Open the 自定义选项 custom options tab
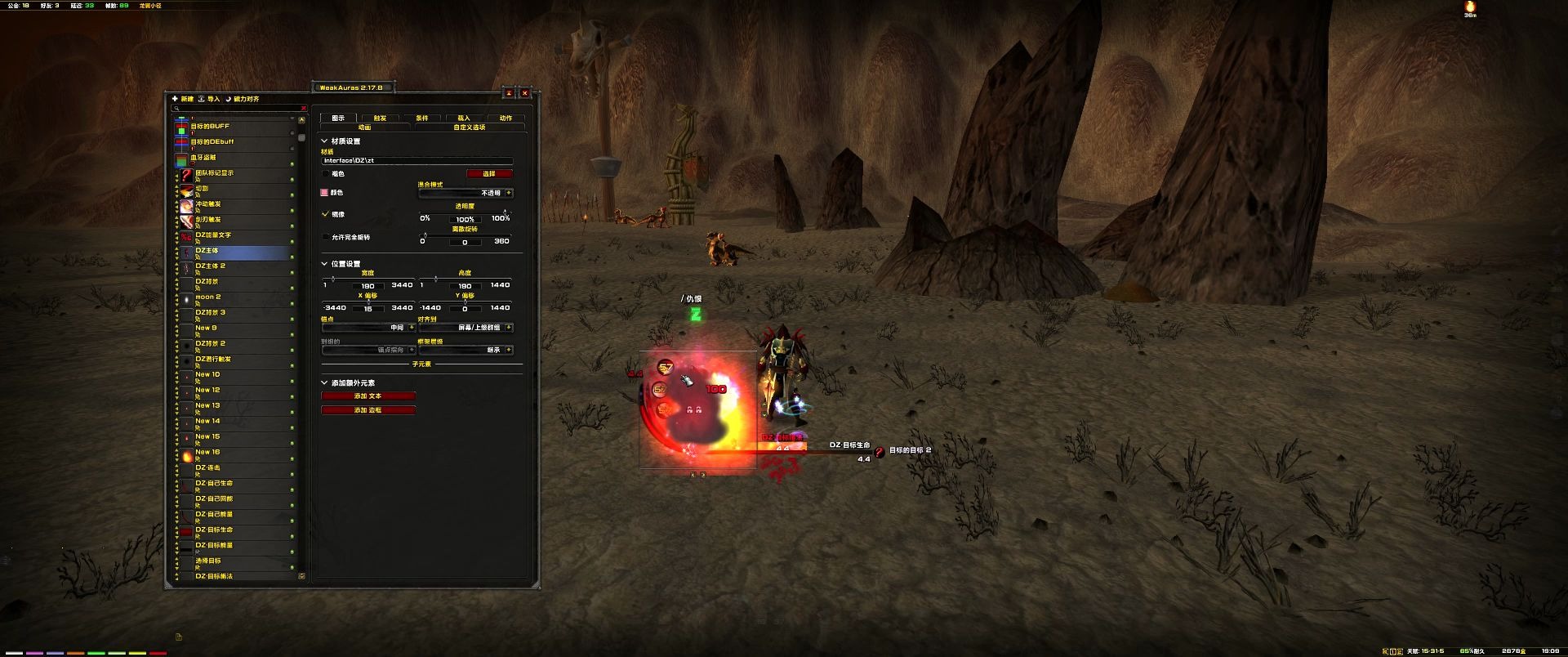This screenshot has width=1568, height=657. pos(470,127)
